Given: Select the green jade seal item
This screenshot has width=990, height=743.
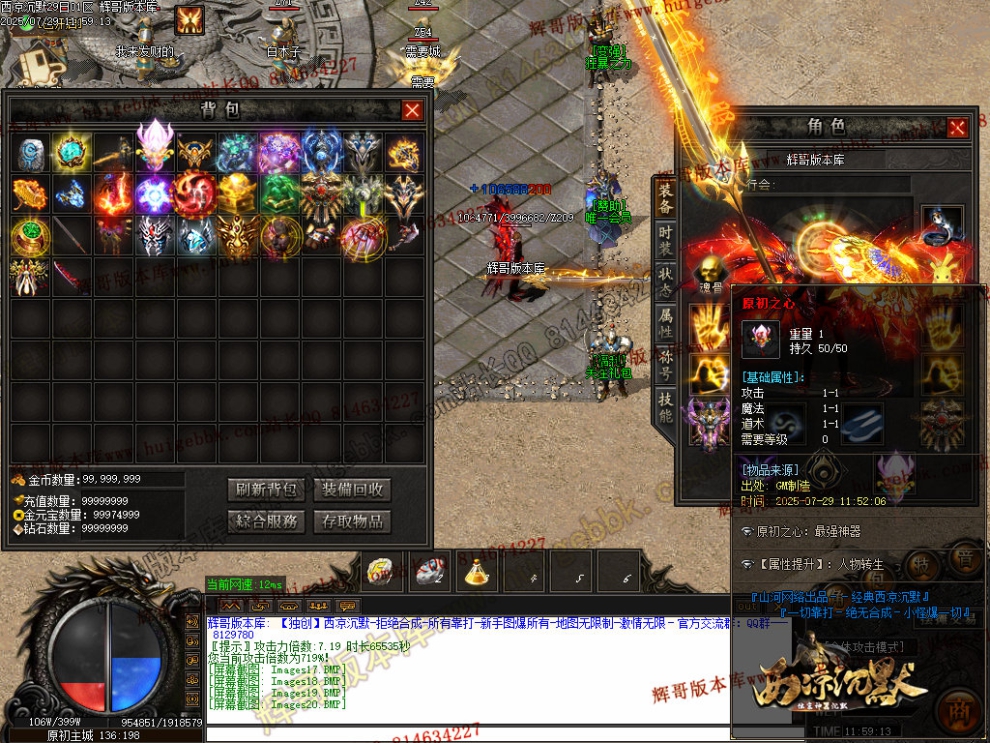Looking at the screenshot, I should click(x=280, y=194).
